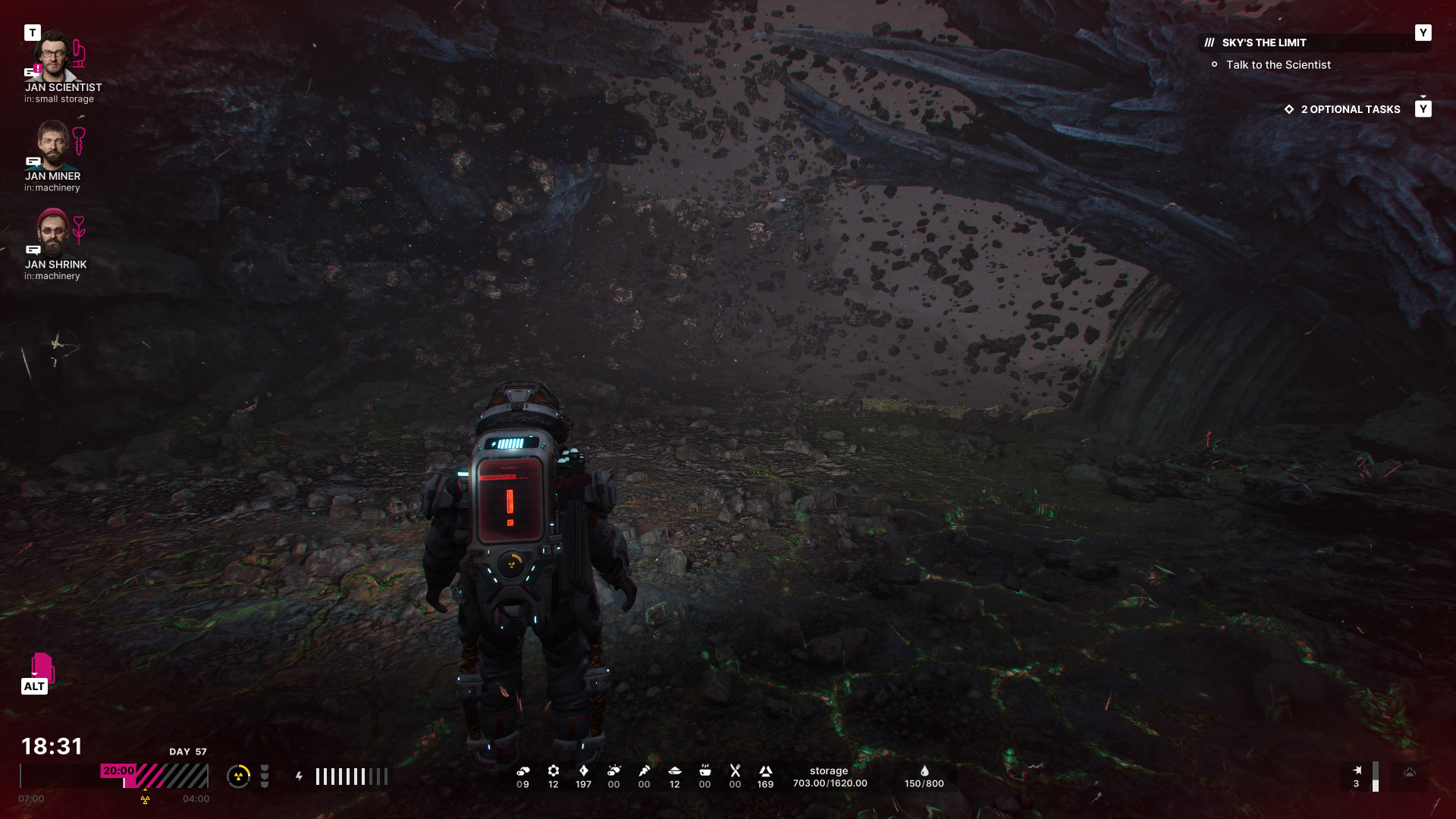Open the Sky's the Limit objective

(1263, 43)
